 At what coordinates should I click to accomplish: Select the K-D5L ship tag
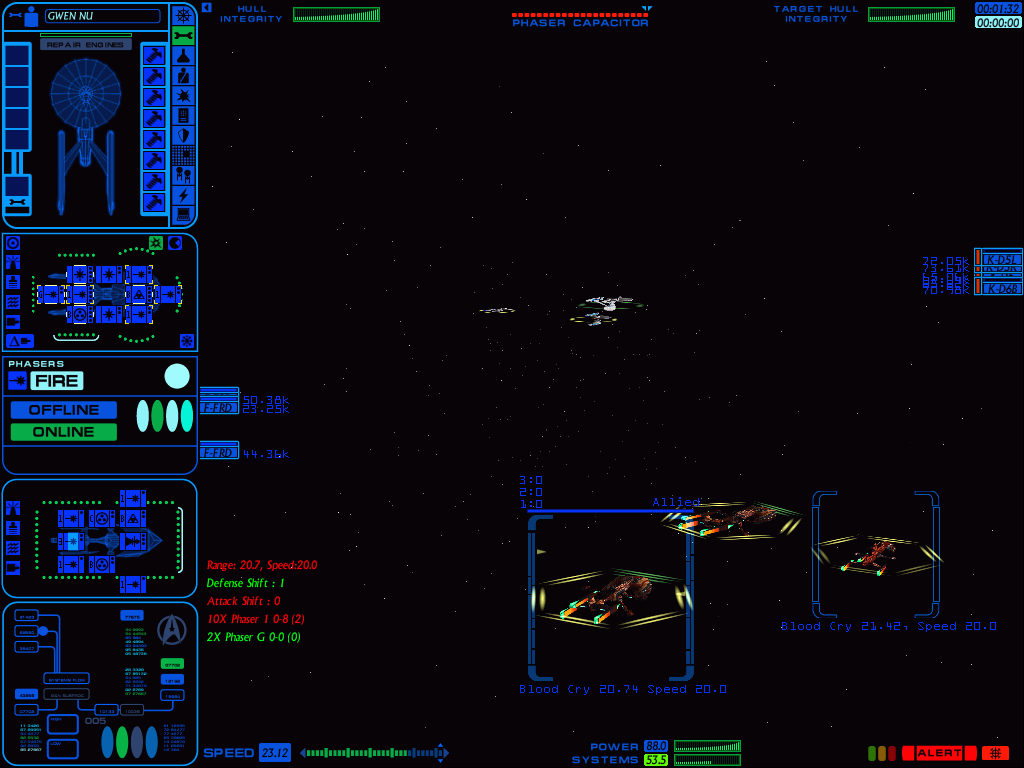click(x=1002, y=259)
